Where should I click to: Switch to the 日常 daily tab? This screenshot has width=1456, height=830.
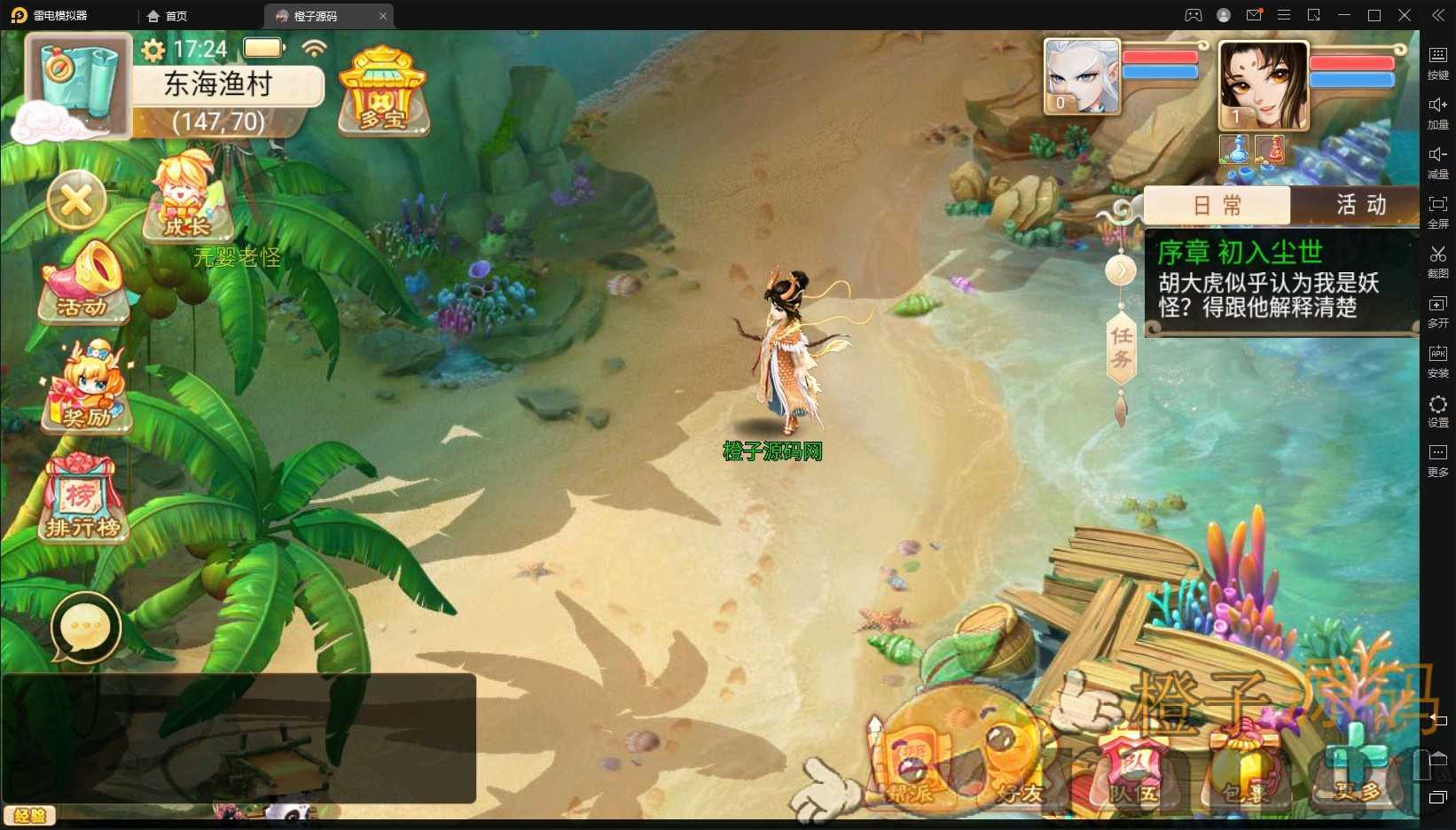[1217, 206]
